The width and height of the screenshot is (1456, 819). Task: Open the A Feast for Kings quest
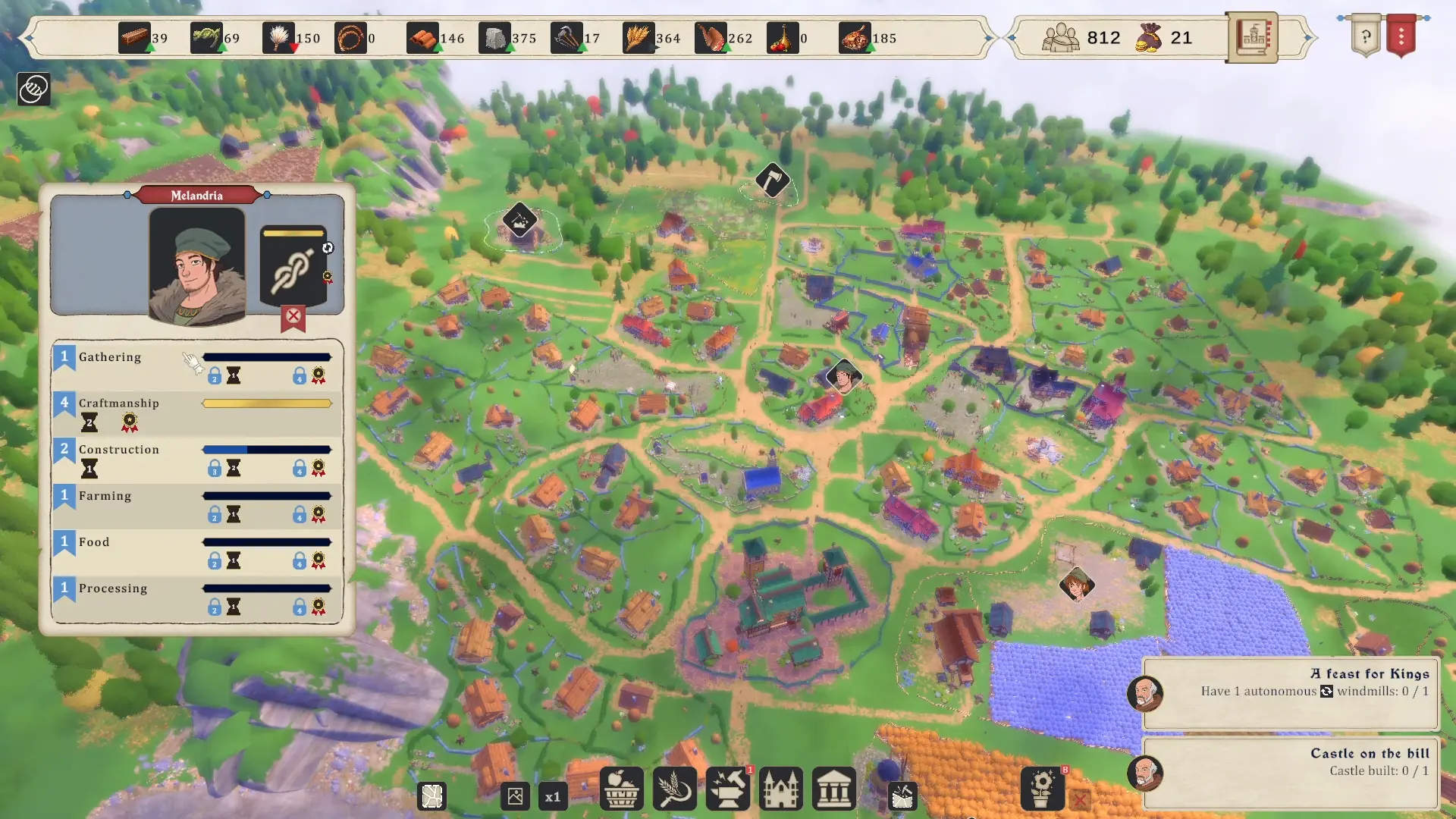[x=1290, y=692]
